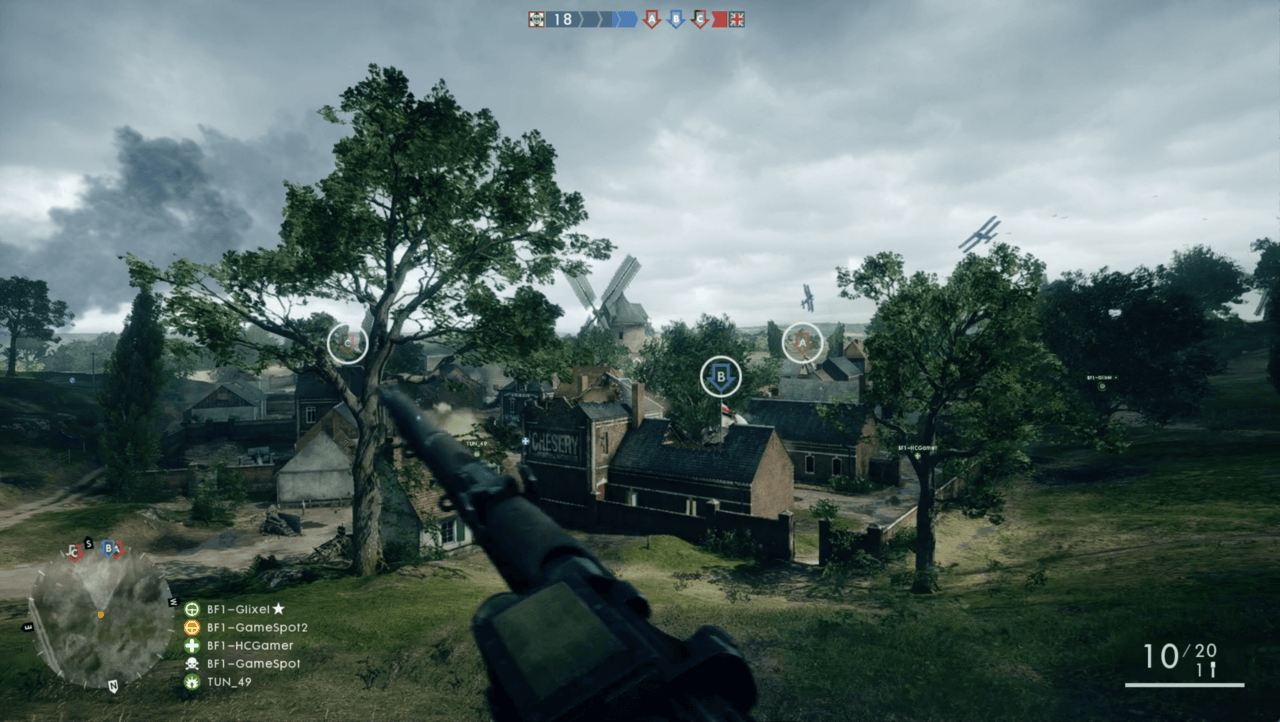
Task: Click flag A in the top score bar
Action: (x=652, y=19)
